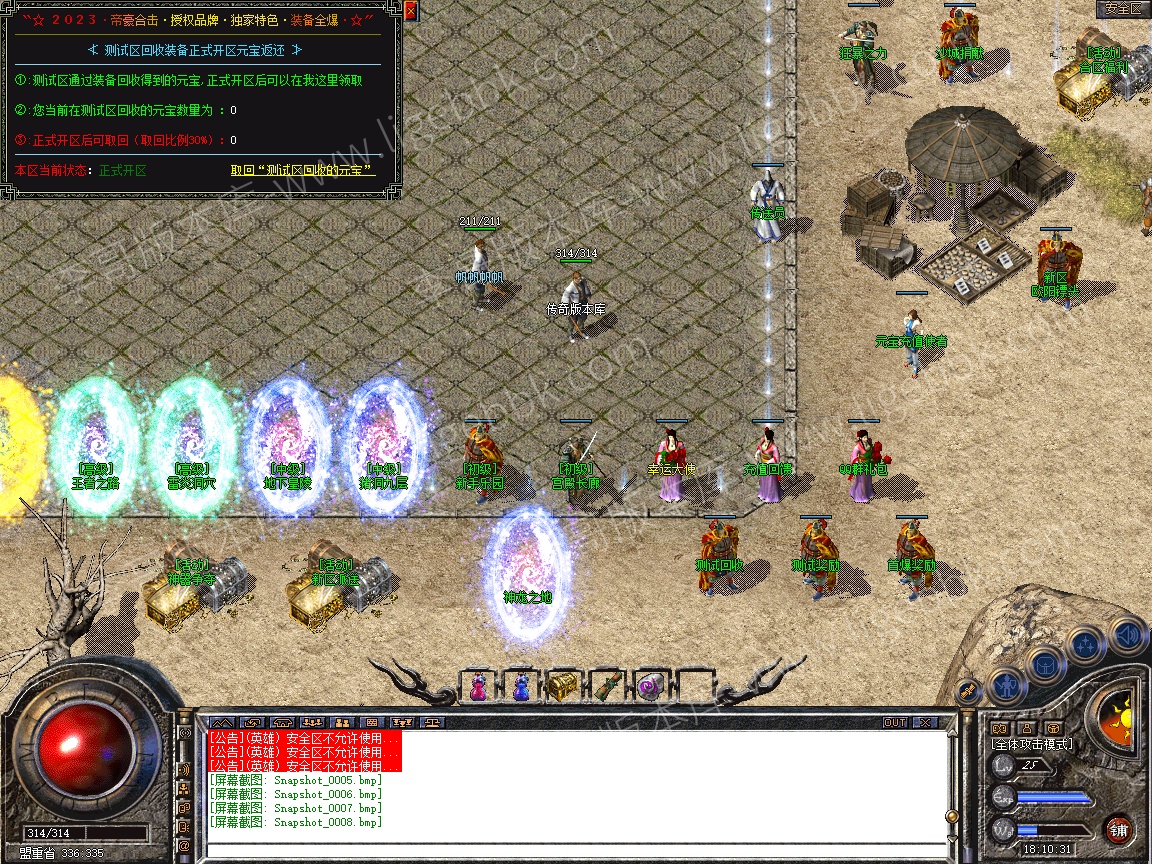
Task: Open the bag with the round backpack button
Action: (1044, 664)
